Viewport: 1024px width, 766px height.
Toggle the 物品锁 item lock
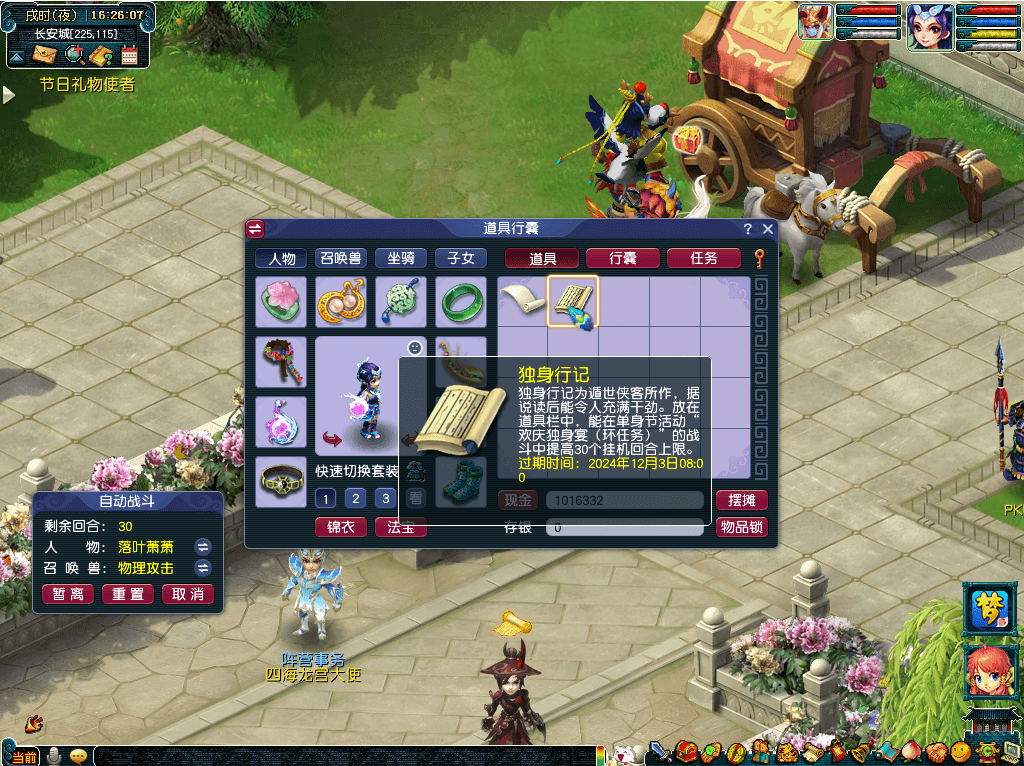tap(741, 527)
